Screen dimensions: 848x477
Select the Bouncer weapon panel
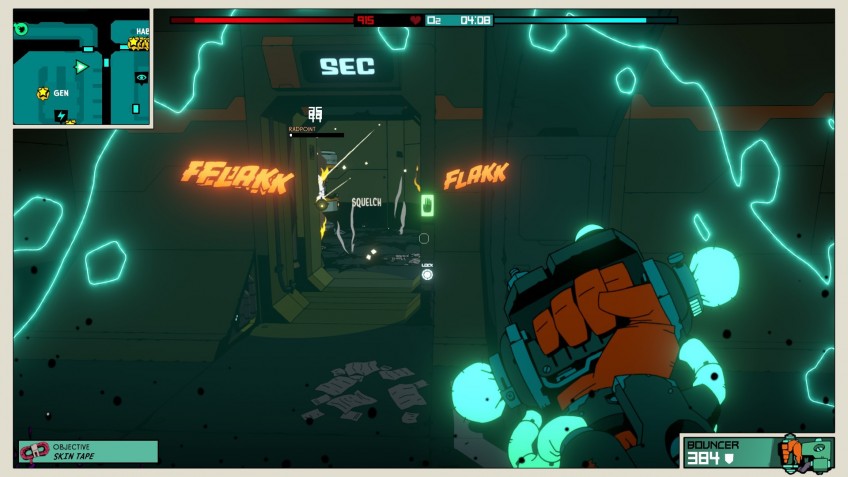pyautogui.click(x=757, y=452)
